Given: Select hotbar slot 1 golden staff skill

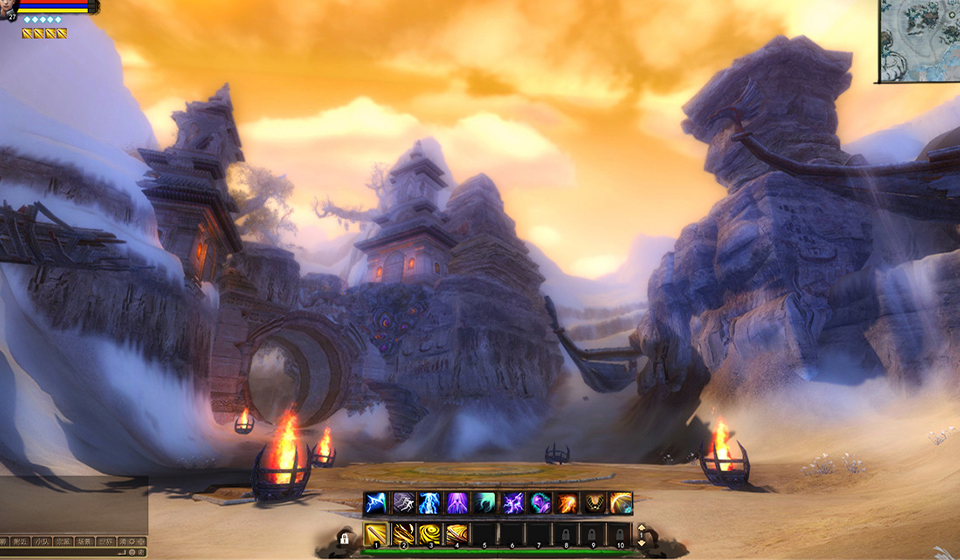Looking at the screenshot, I should (376, 535).
